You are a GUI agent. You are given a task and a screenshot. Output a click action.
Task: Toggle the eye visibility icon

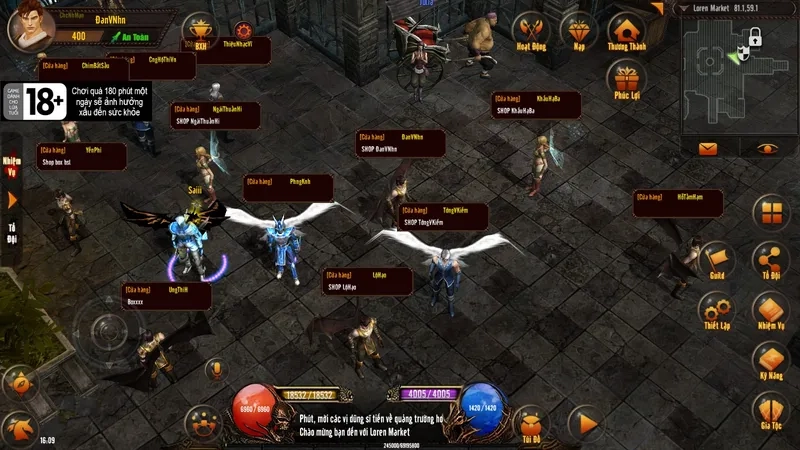pyautogui.click(x=767, y=149)
